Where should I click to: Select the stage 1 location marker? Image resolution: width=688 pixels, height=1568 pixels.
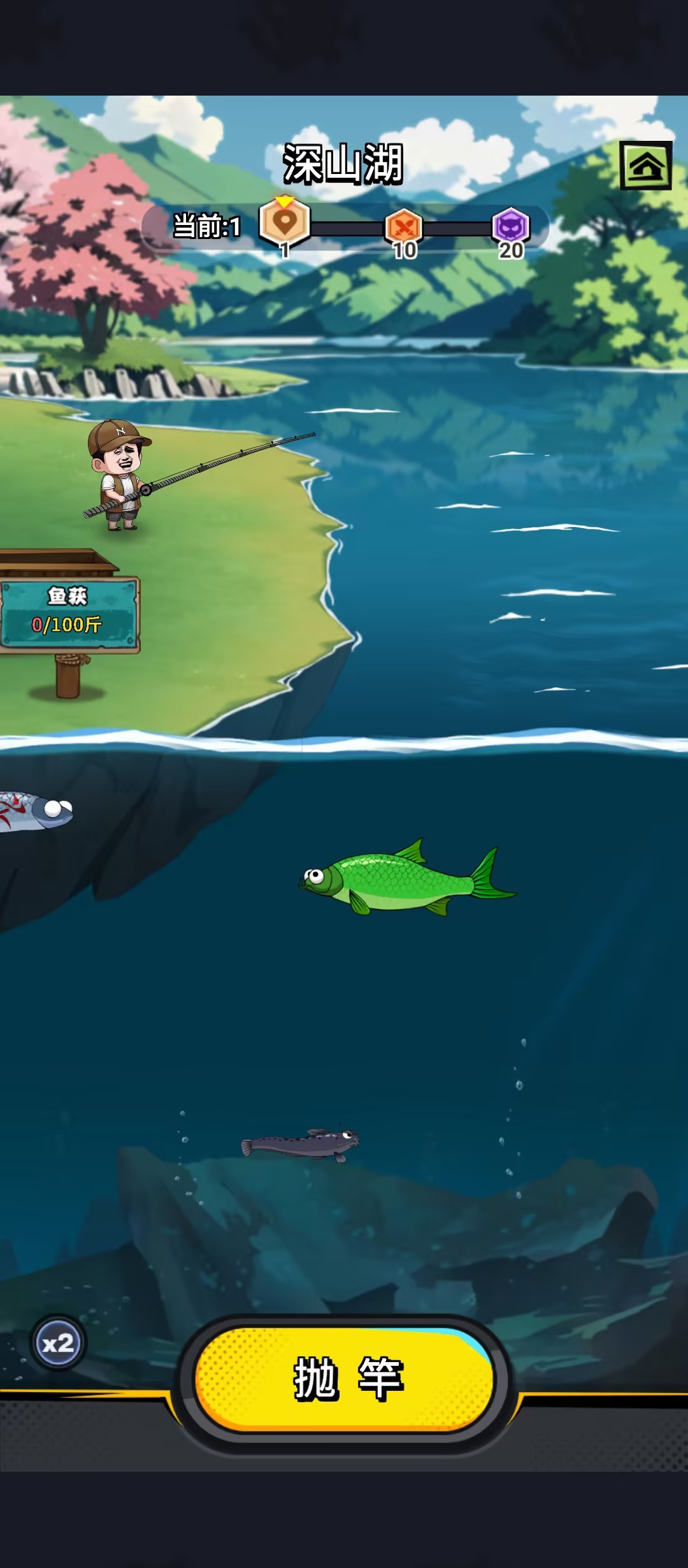[x=285, y=222]
